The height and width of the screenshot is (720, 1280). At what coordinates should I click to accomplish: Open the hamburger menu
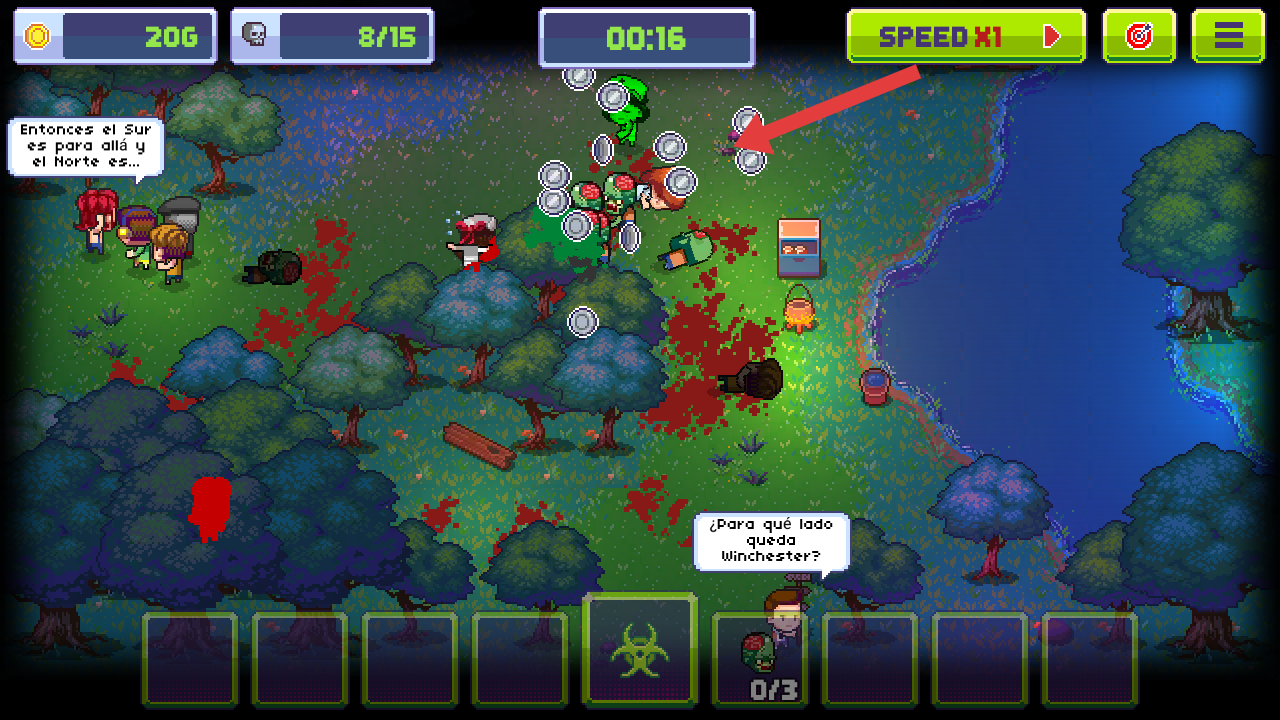pos(1228,37)
